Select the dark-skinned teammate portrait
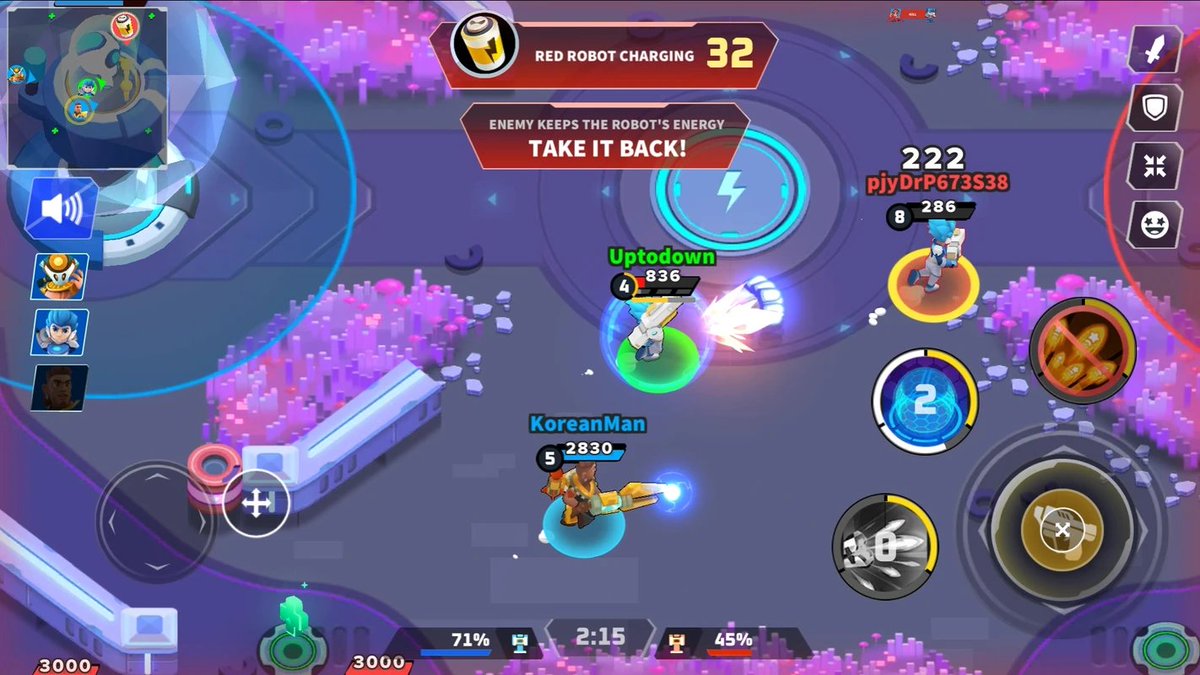This screenshot has width=1200, height=675. tap(60, 388)
